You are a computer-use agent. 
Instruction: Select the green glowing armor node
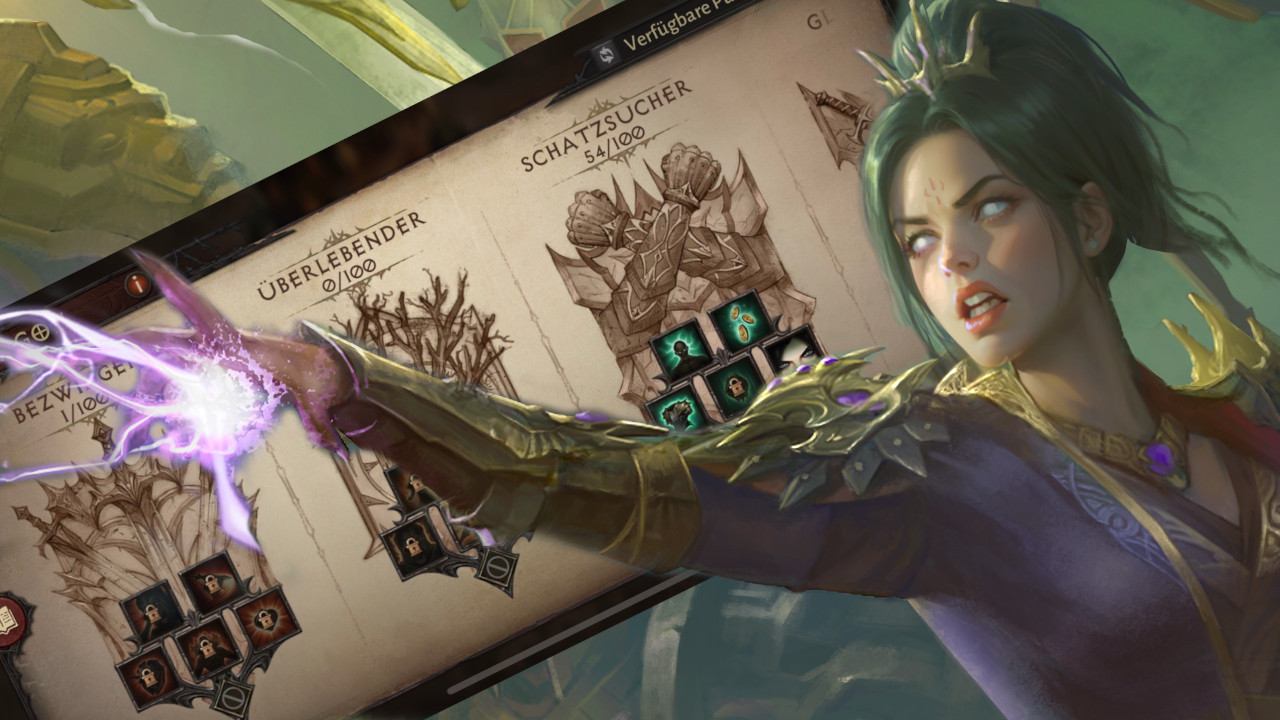point(676,414)
